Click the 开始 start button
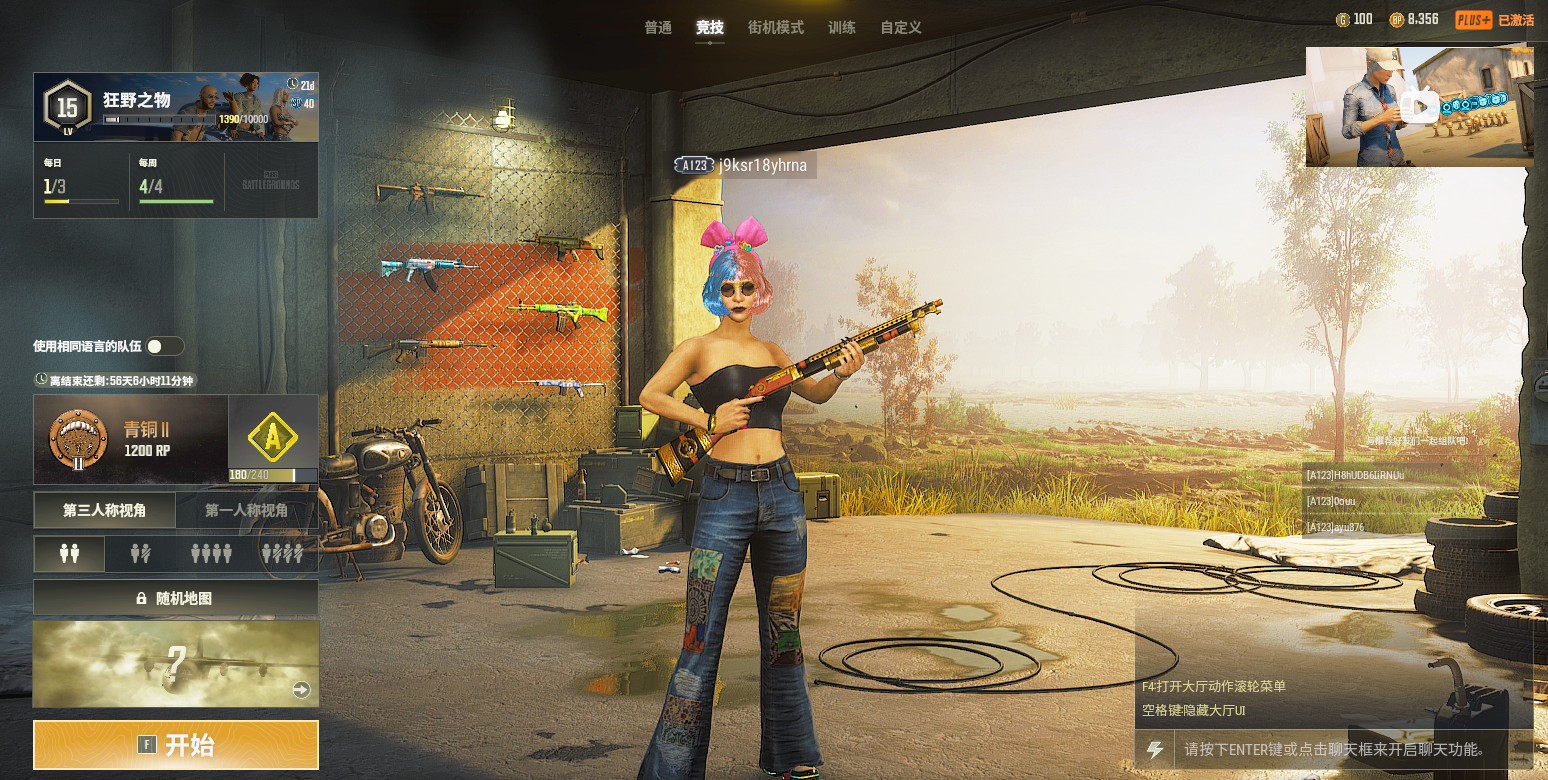This screenshot has height=780, width=1548. point(176,745)
